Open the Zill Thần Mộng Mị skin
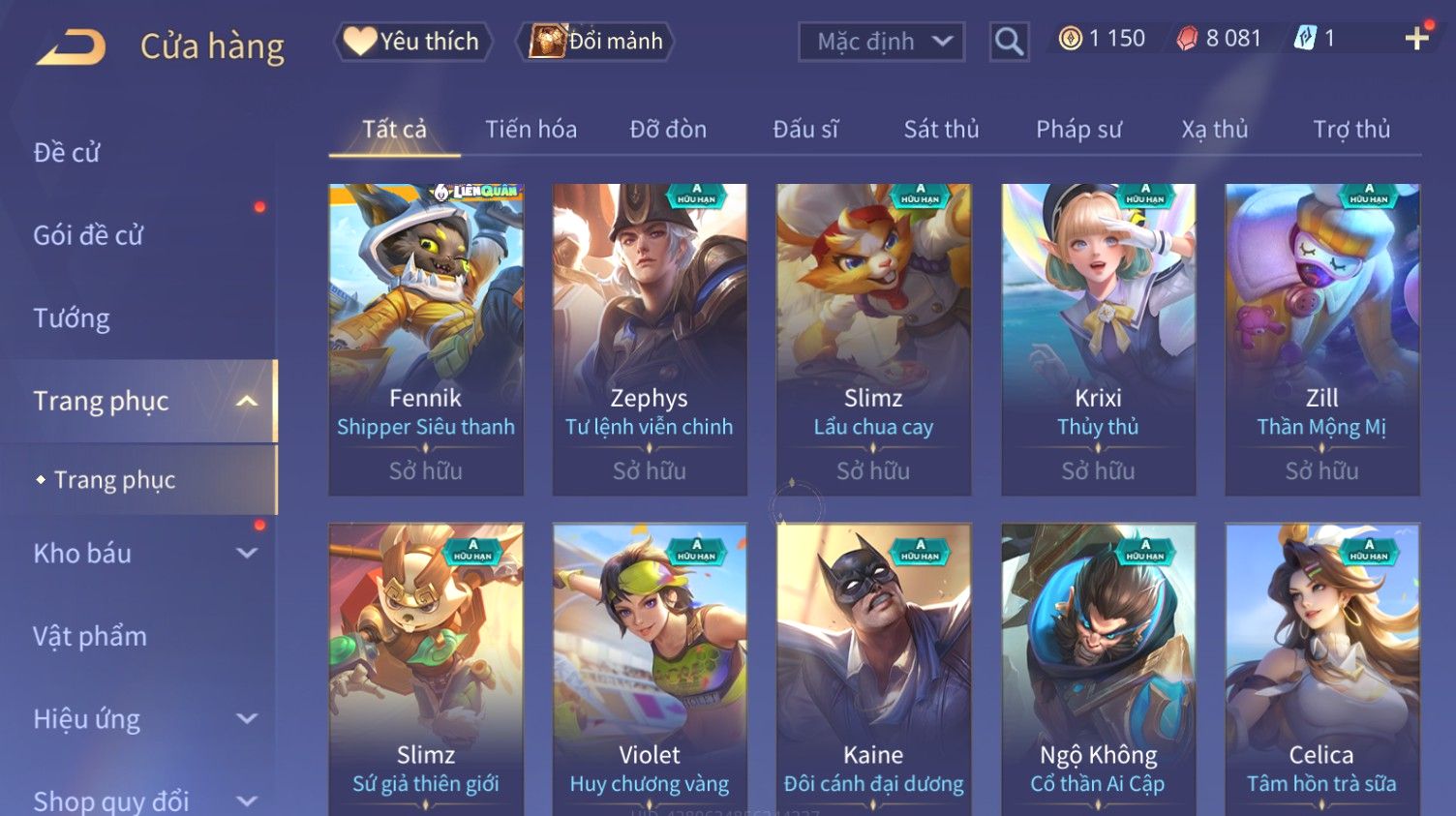The image size is (1456, 816). pos(1321,339)
